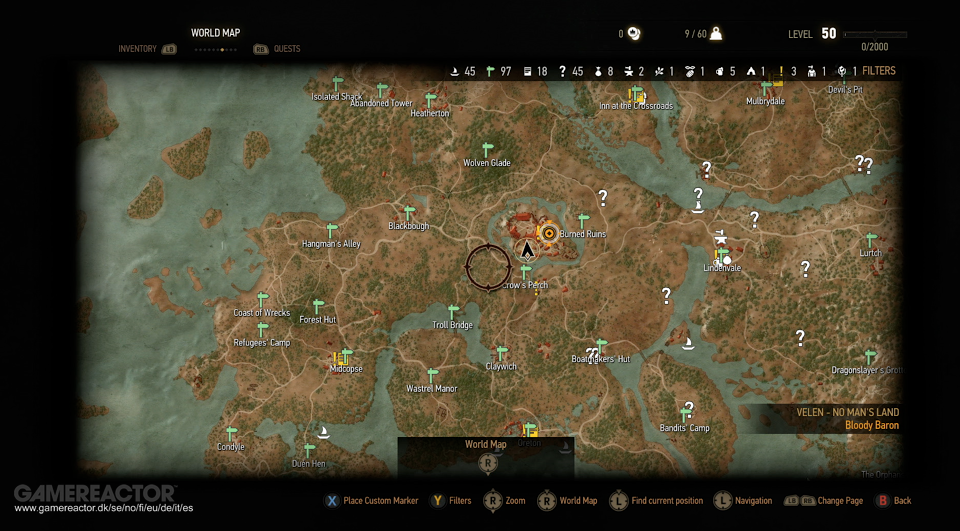Select the Wastrel Manor signpost
960x531 pixels.
click(x=433, y=376)
